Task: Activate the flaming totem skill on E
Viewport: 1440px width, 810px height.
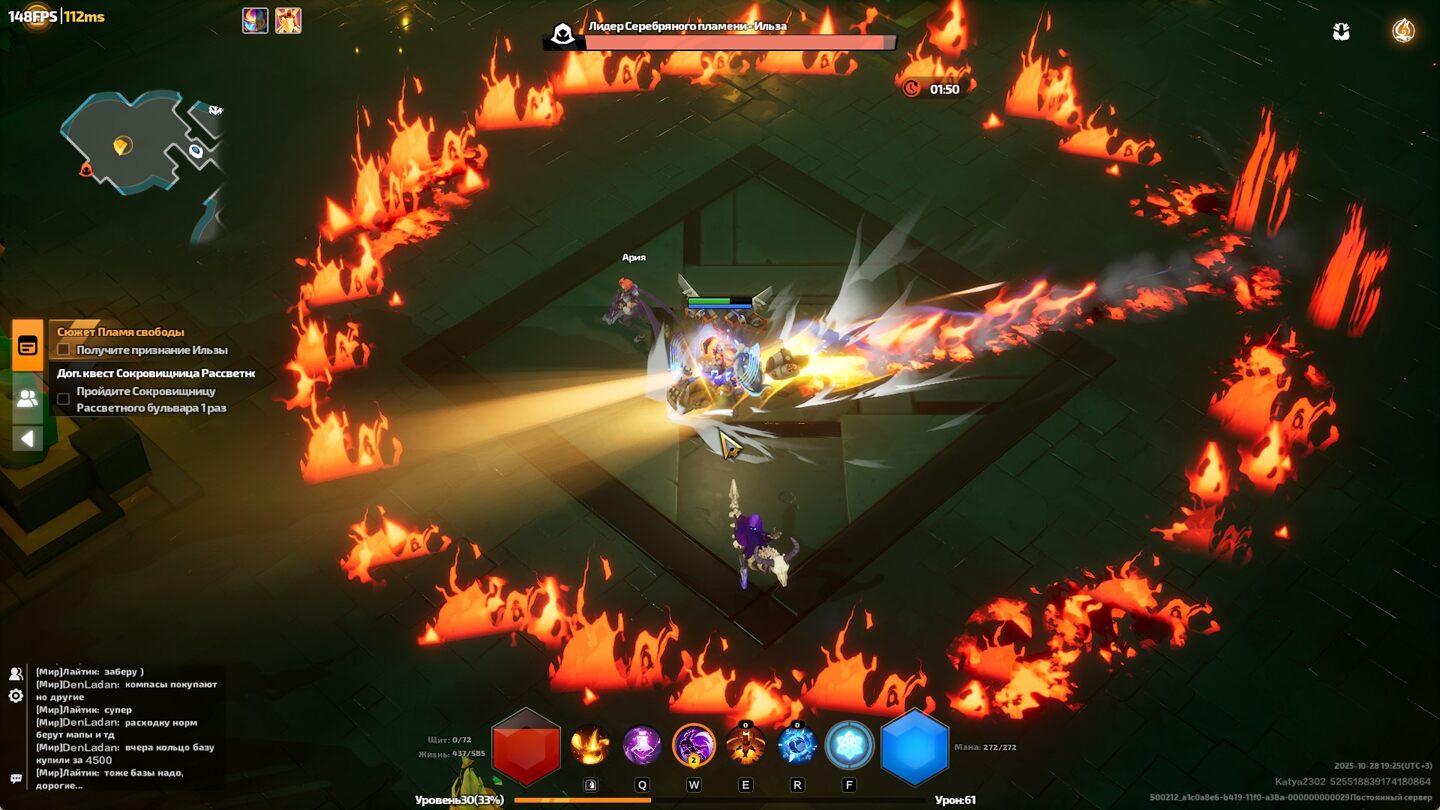Action: coord(746,745)
